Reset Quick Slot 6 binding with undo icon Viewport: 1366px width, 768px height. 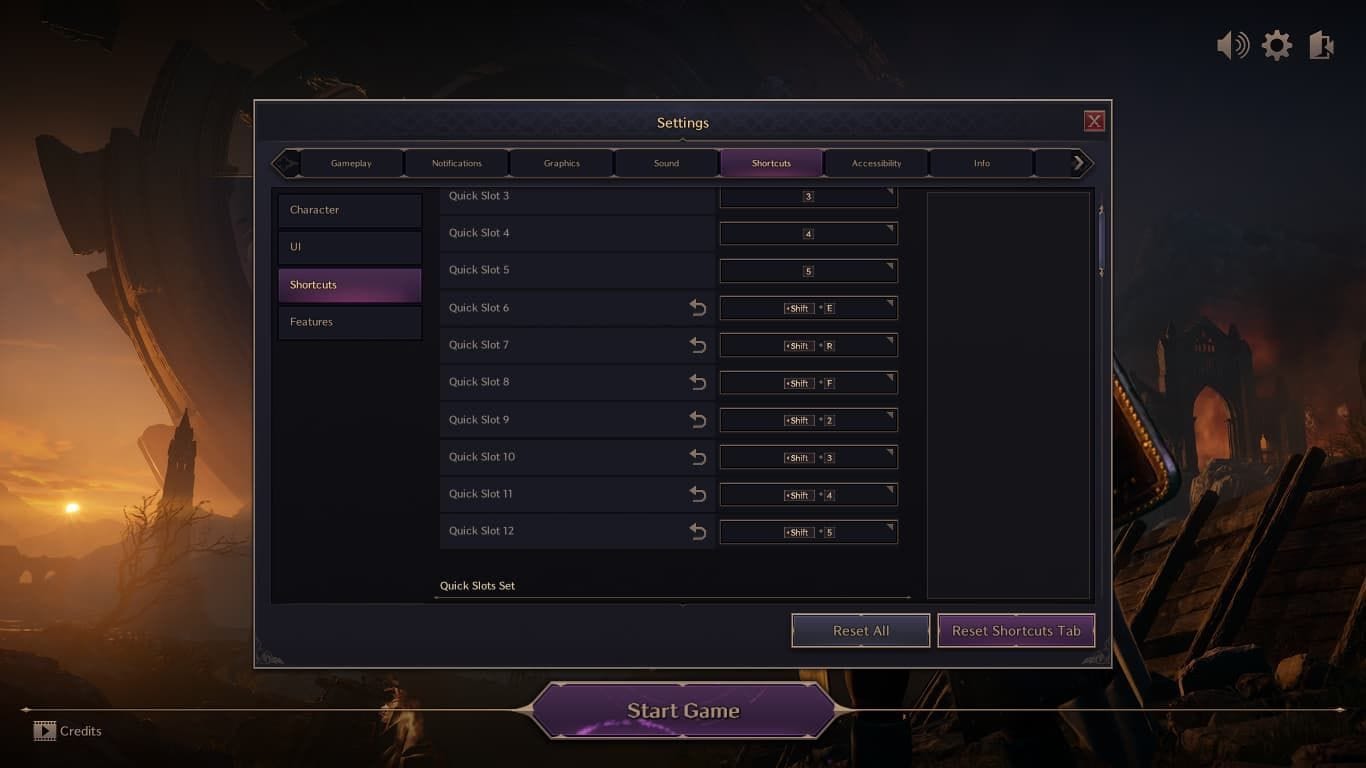coord(698,308)
